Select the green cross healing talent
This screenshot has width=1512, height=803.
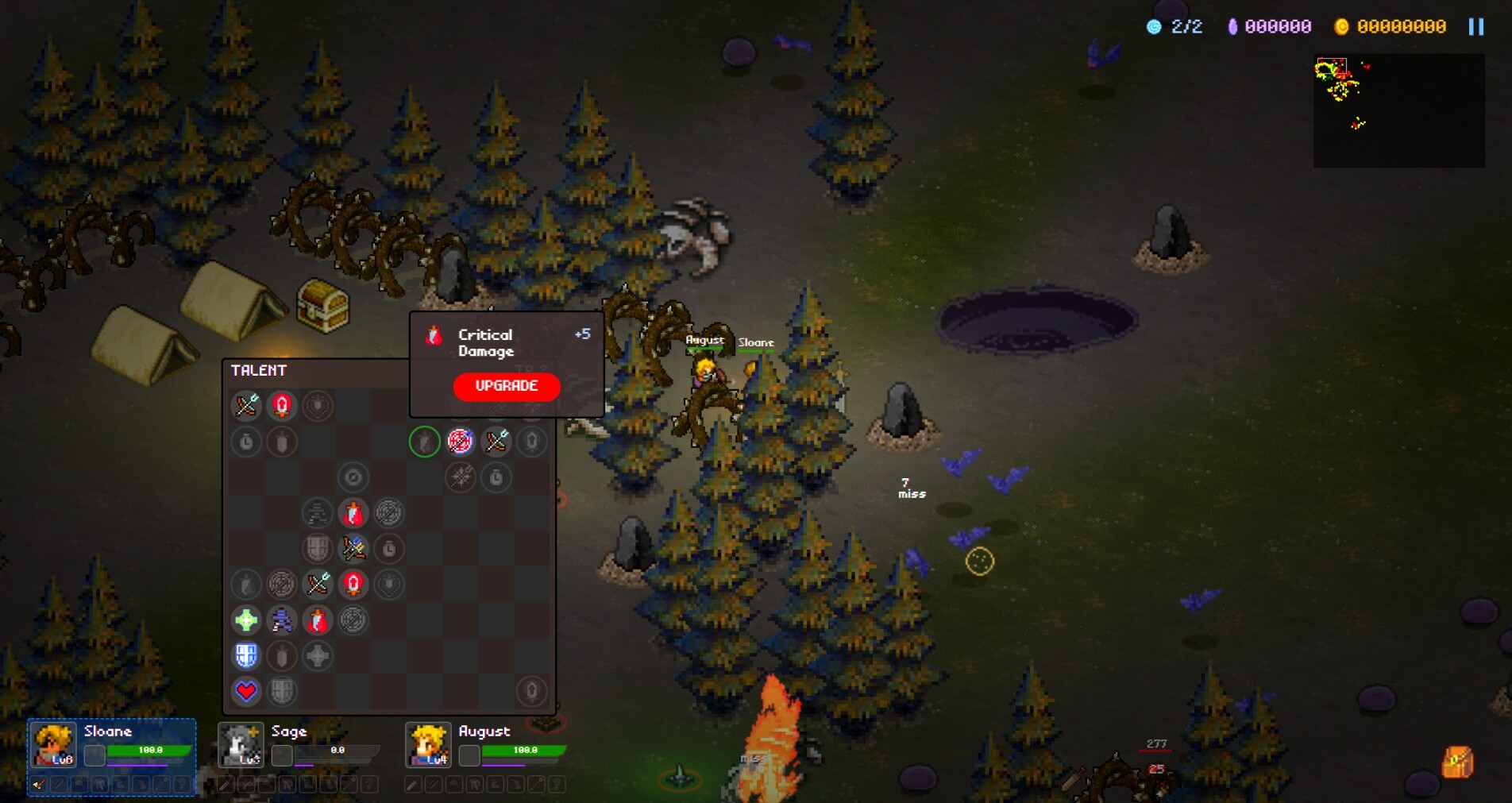click(245, 620)
